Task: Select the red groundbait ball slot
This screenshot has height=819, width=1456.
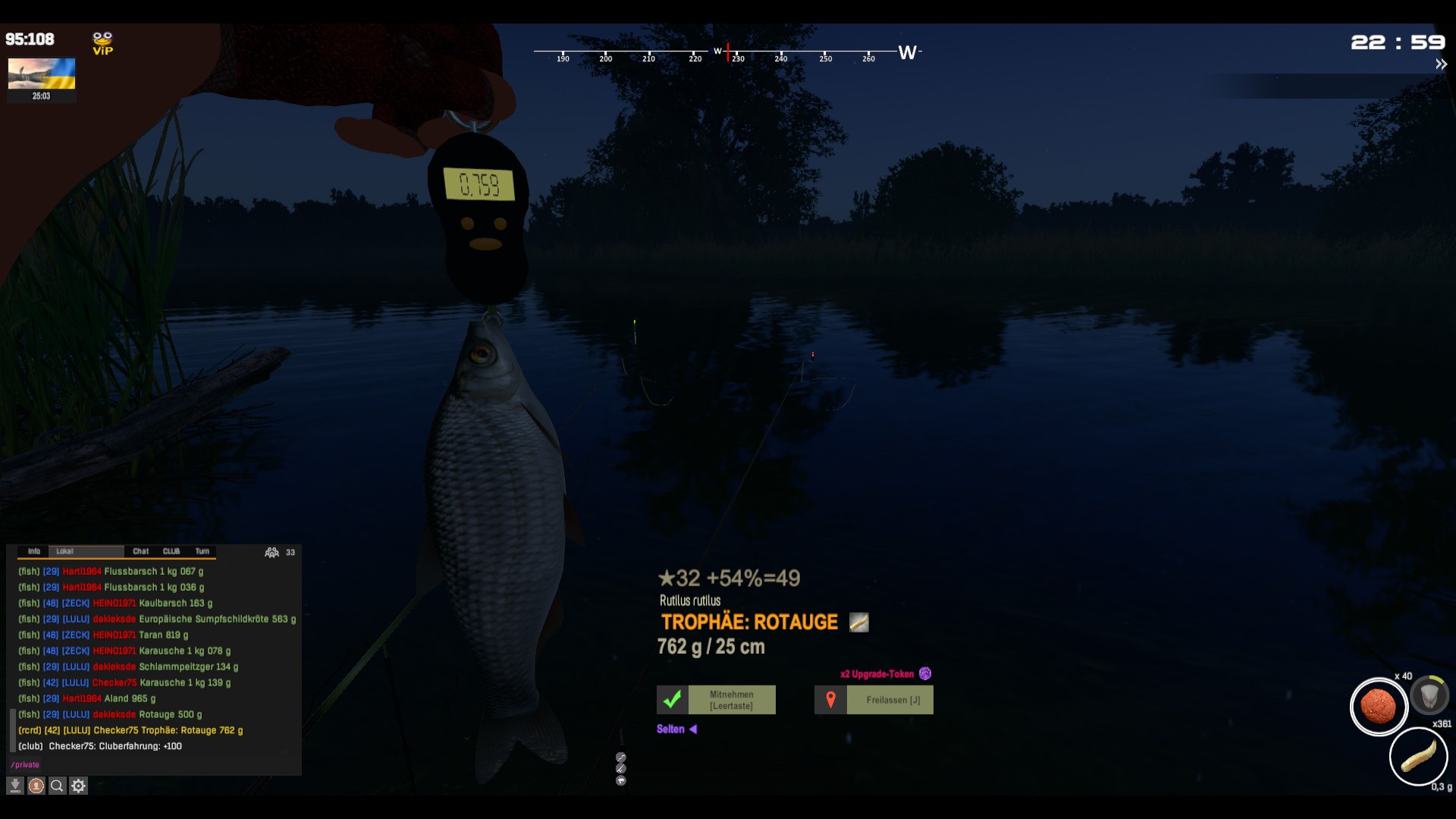Action: click(x=1378, y=706)
